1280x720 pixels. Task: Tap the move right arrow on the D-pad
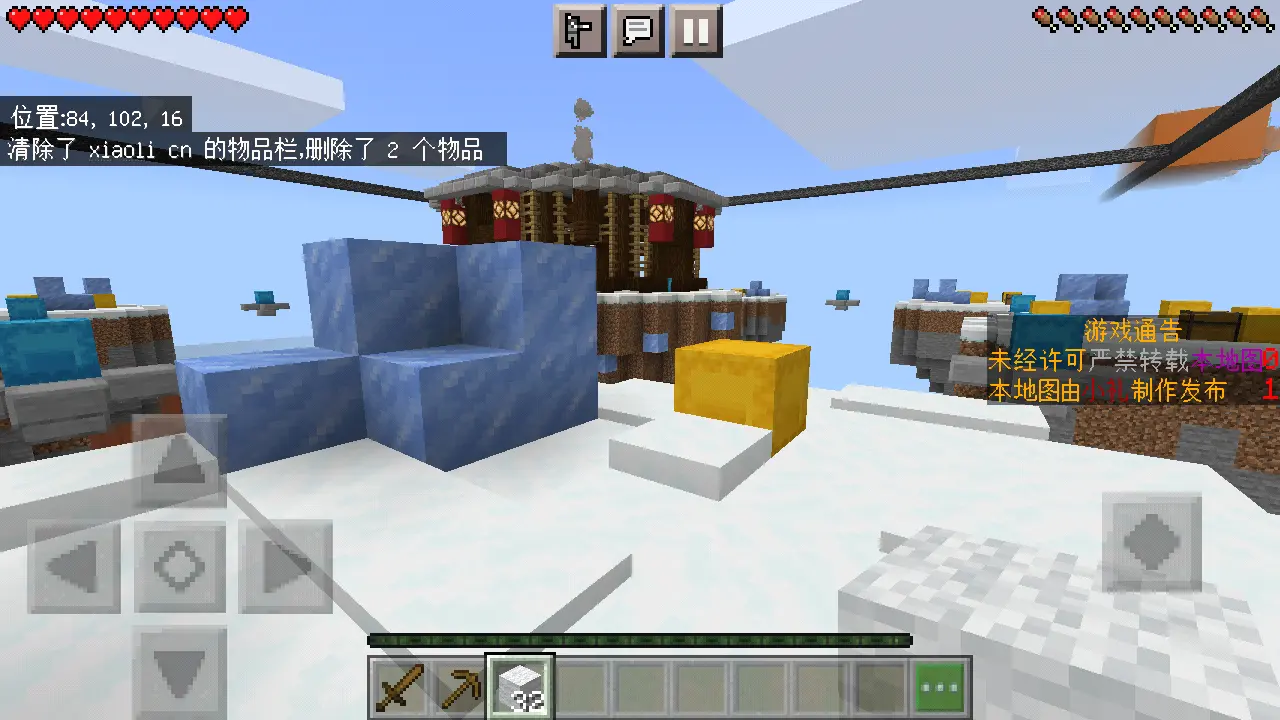click(x=285, y=567)
